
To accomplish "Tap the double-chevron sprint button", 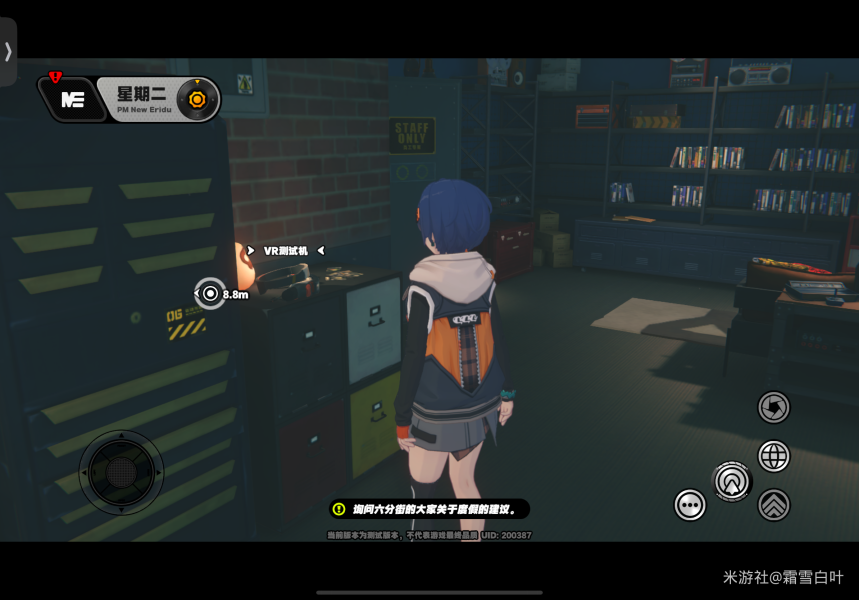I will tap(773, 505).
